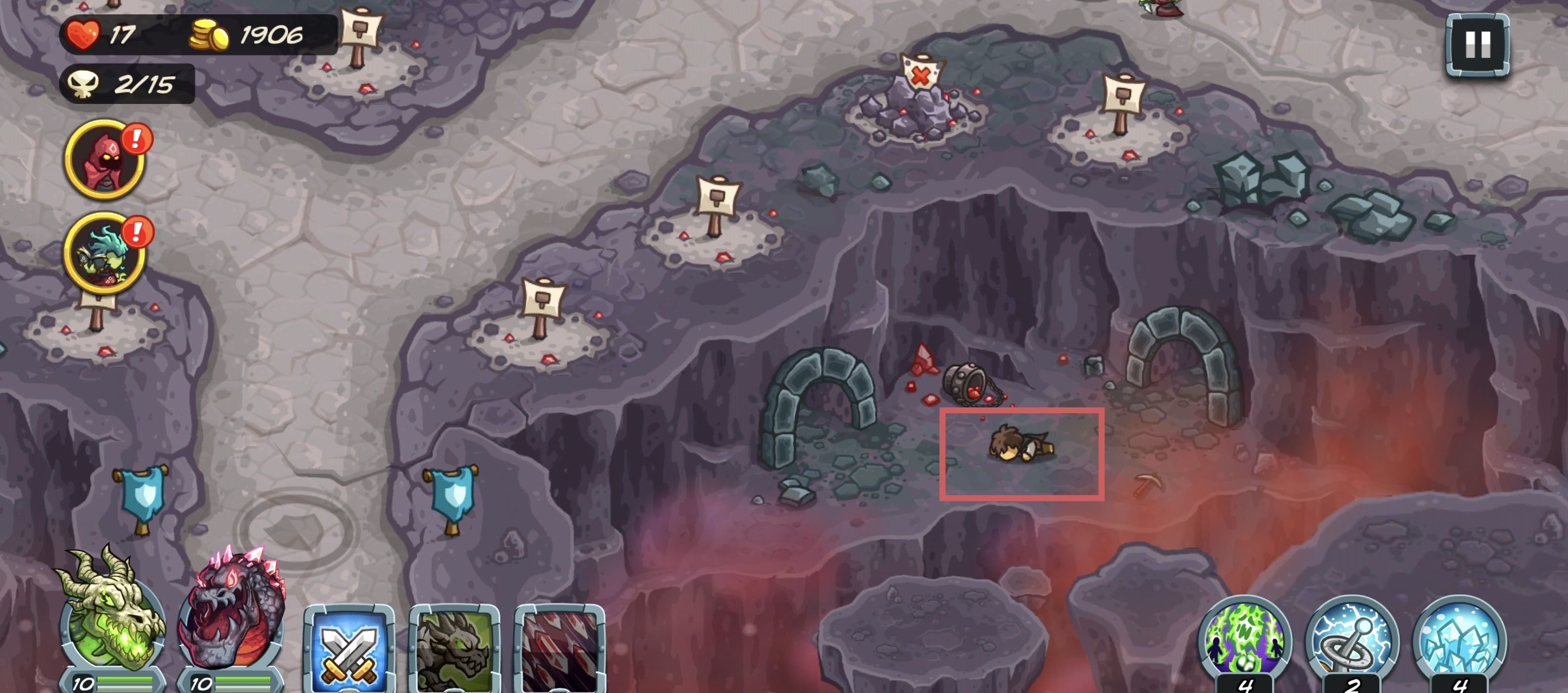Pause the game
This screenshot has width=1568, height=693.
1477,45
